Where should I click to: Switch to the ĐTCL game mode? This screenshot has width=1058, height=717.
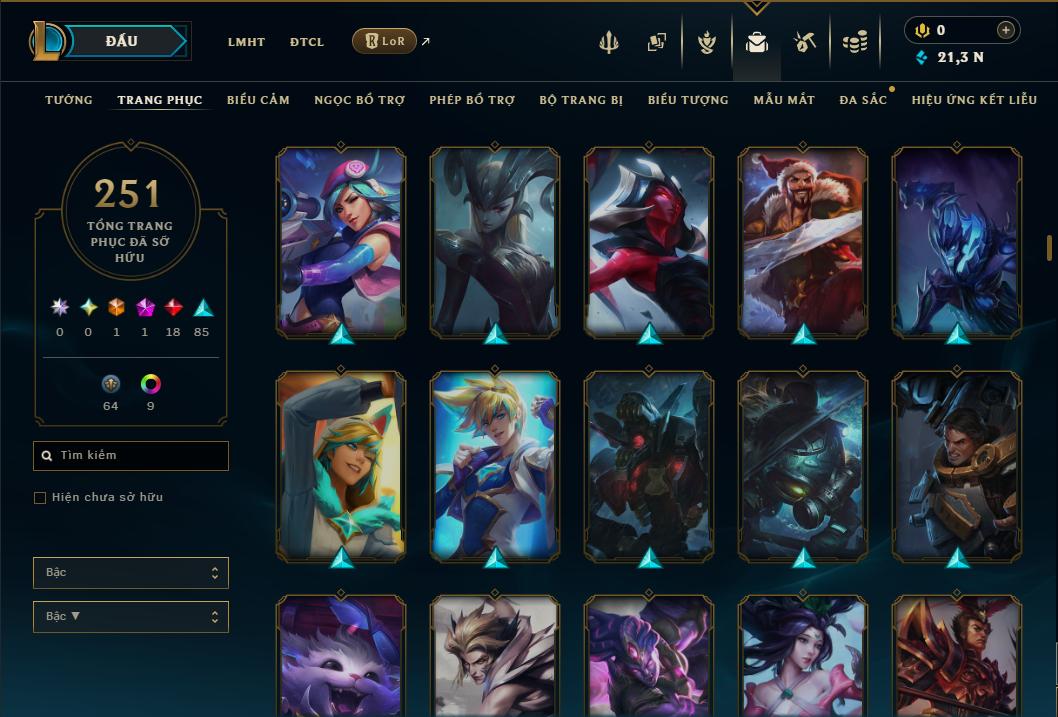click(307, 42)
